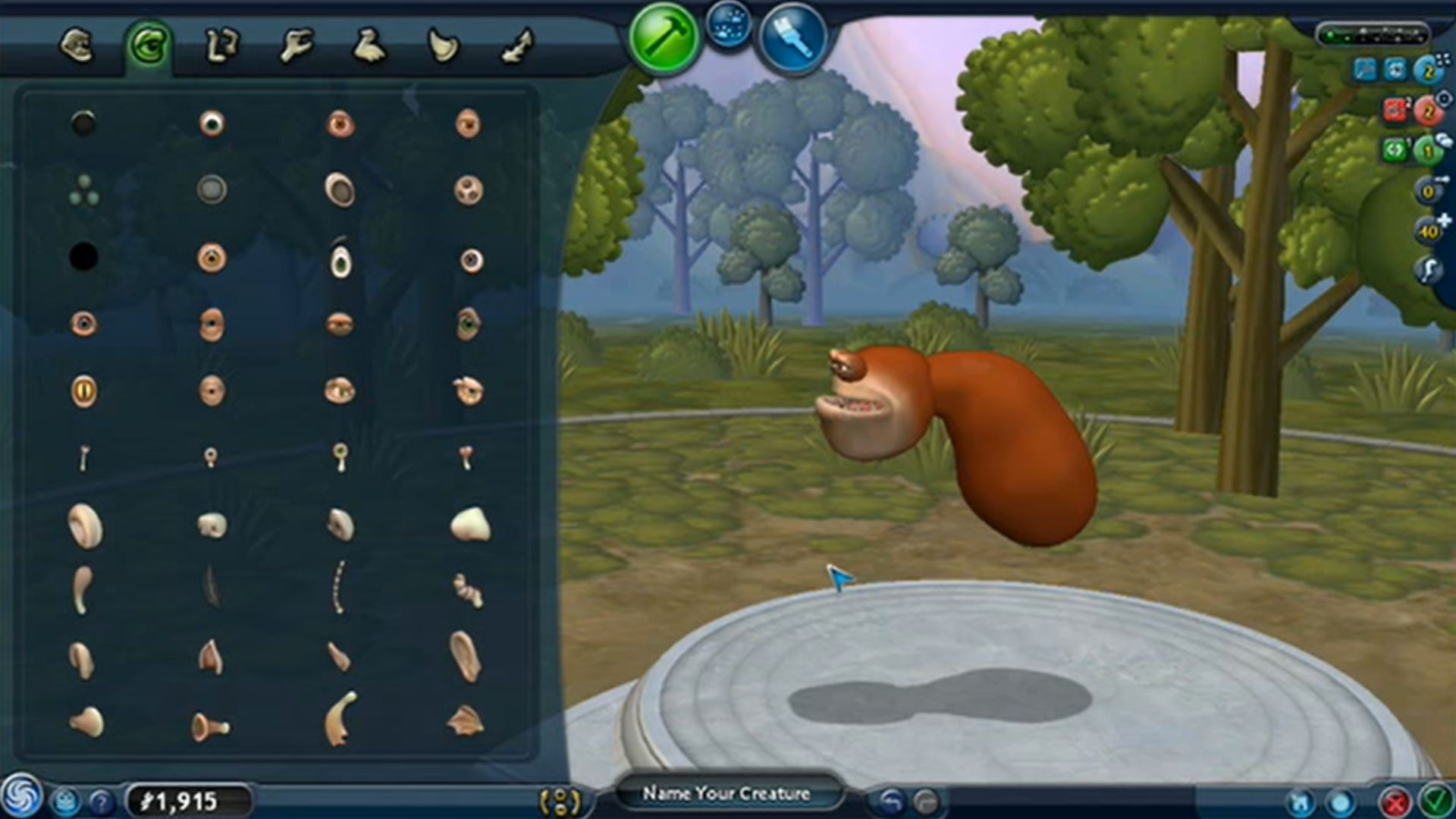
Task: Open the Spore main menu swirl
Action: pos(20,796)
